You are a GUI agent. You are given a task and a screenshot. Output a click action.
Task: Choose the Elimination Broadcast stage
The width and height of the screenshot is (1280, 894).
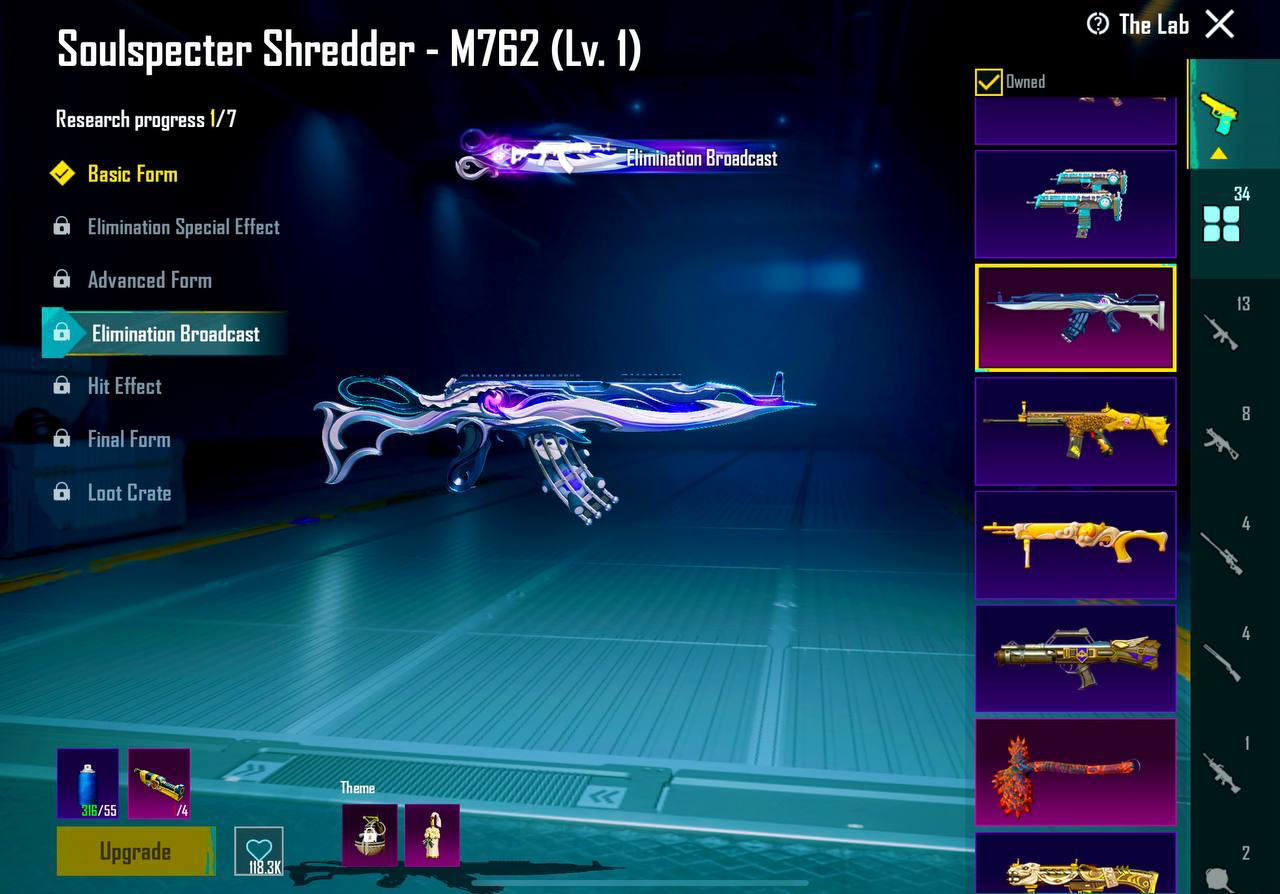tap(175, 334)
